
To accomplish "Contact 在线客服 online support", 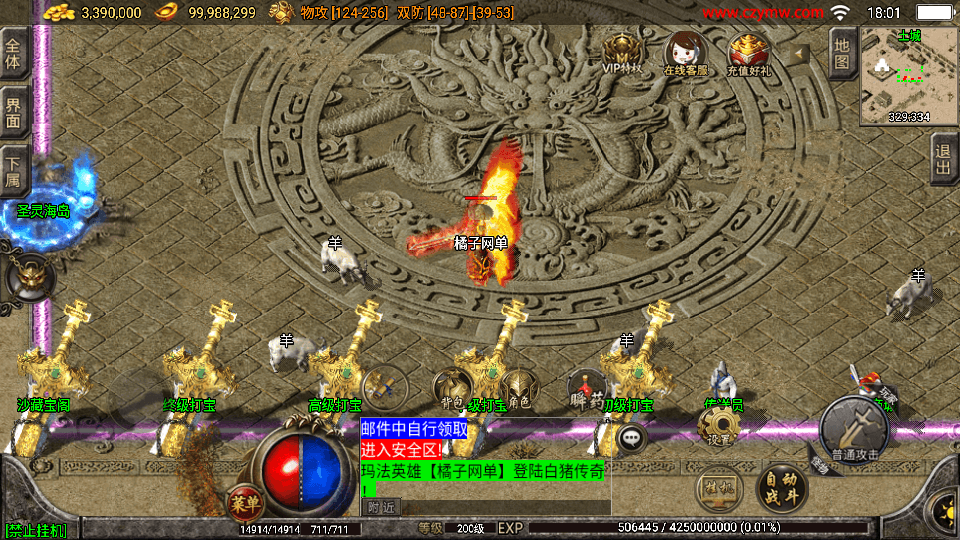I will click(684, 53).
